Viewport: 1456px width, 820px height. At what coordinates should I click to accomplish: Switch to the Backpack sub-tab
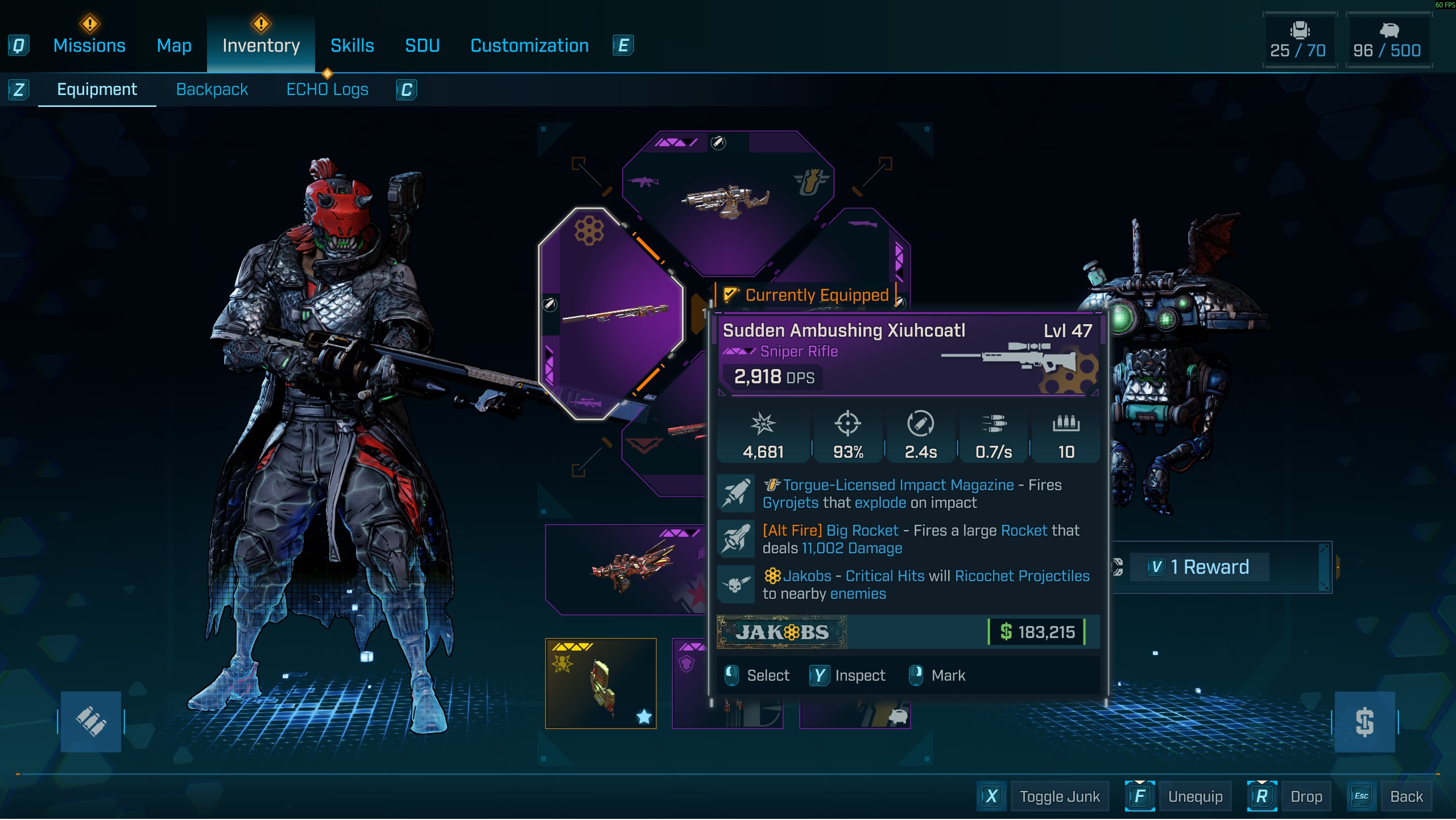212,89
